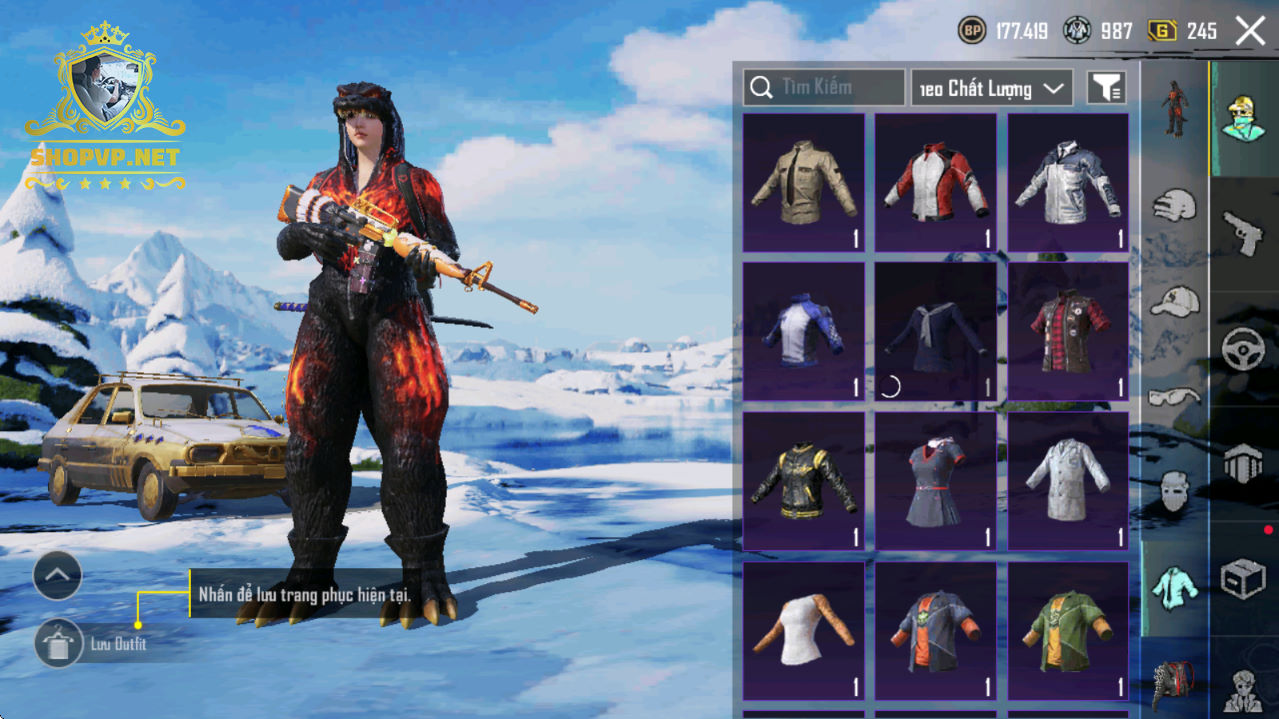Select the red plaid vest shirt
1279x719 pixels.
(x=1067, y=332)
